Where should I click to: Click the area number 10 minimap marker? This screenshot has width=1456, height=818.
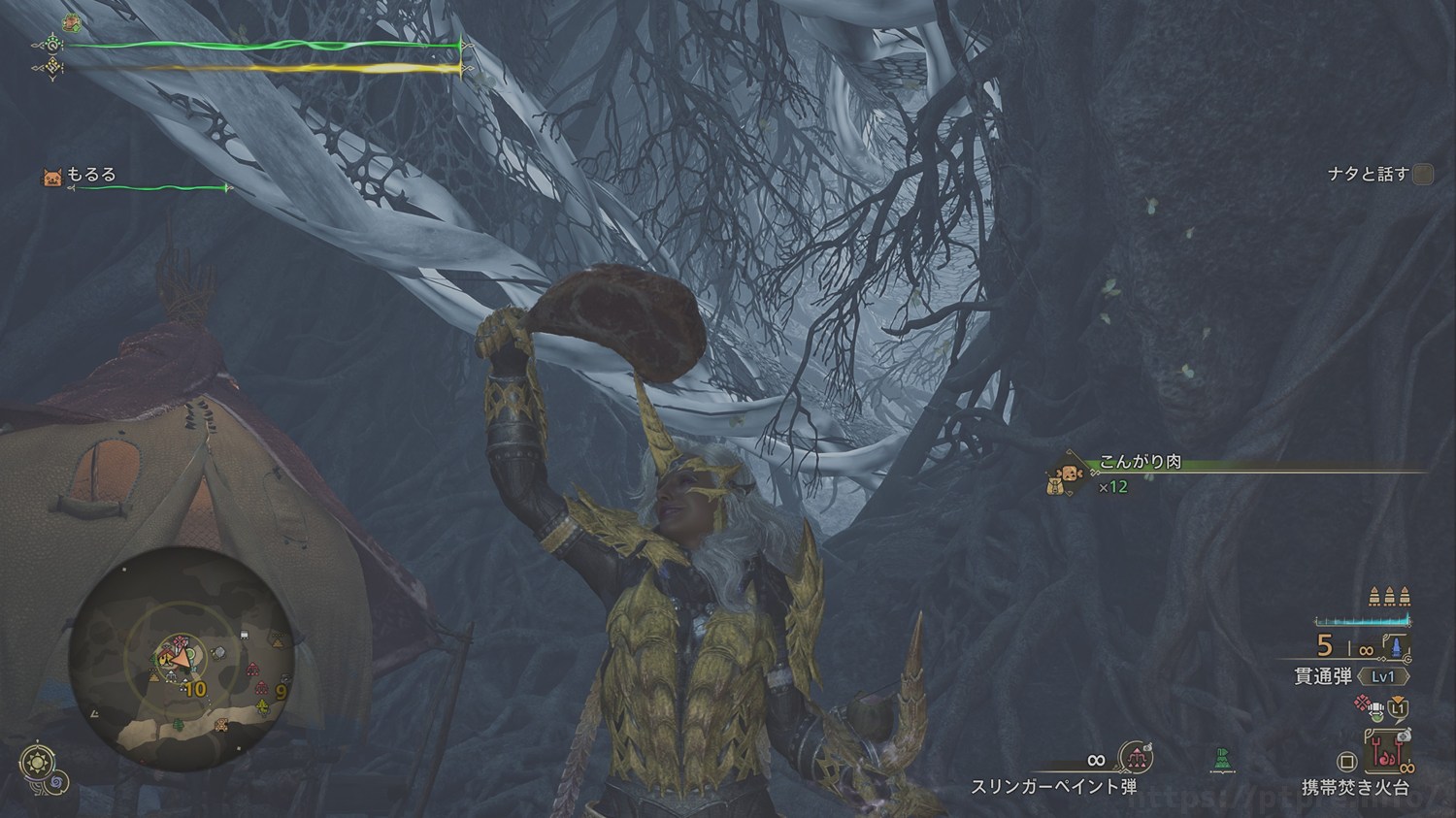click(x=195, y=689)
